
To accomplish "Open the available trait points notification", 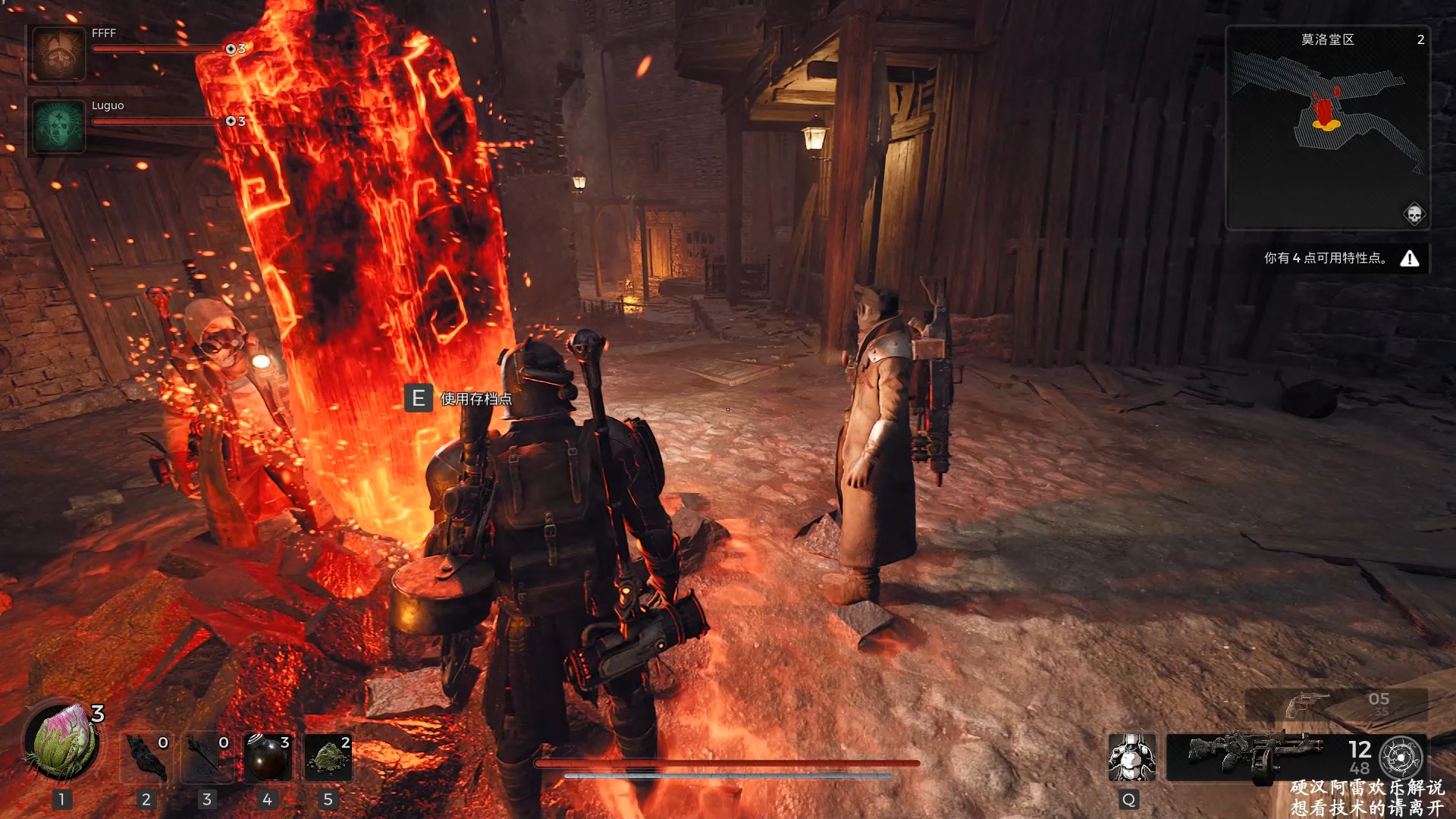I will [x=1341, y=259].
